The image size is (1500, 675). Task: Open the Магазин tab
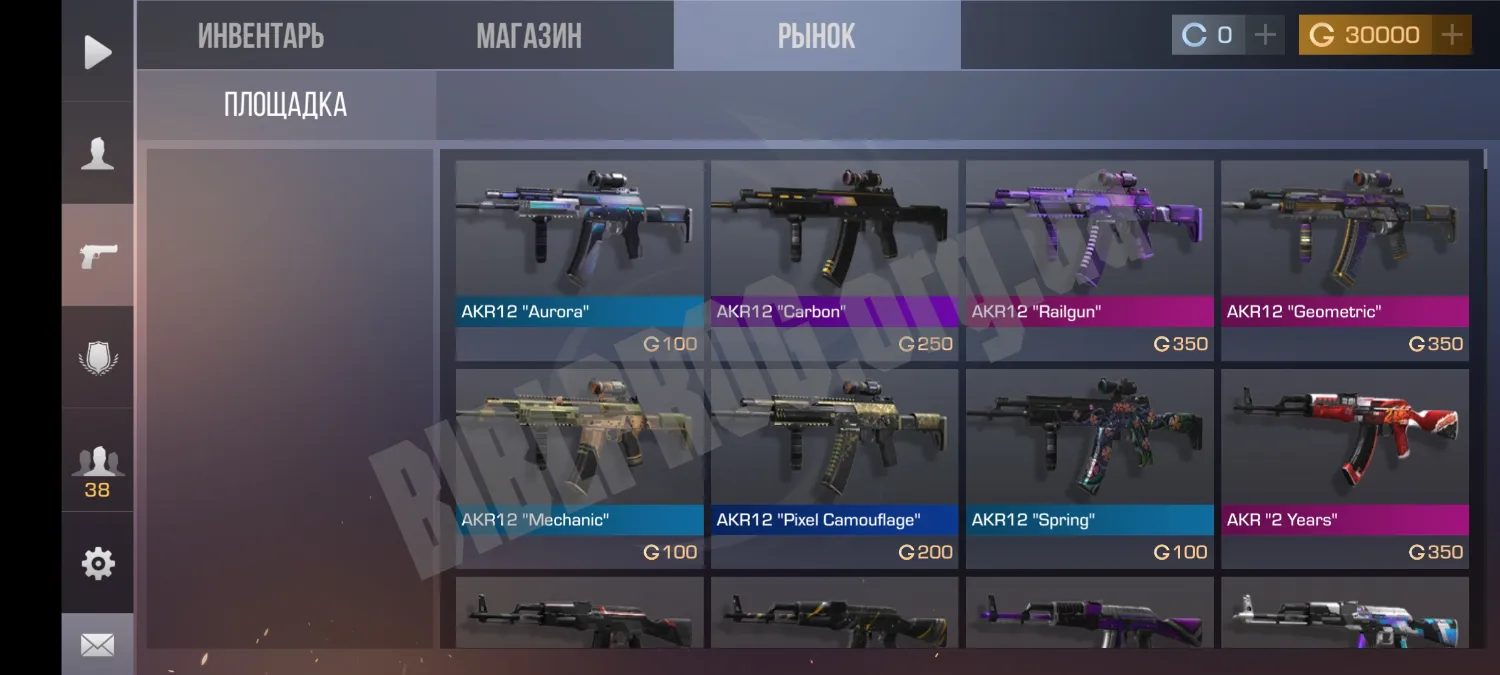point(528,36)
